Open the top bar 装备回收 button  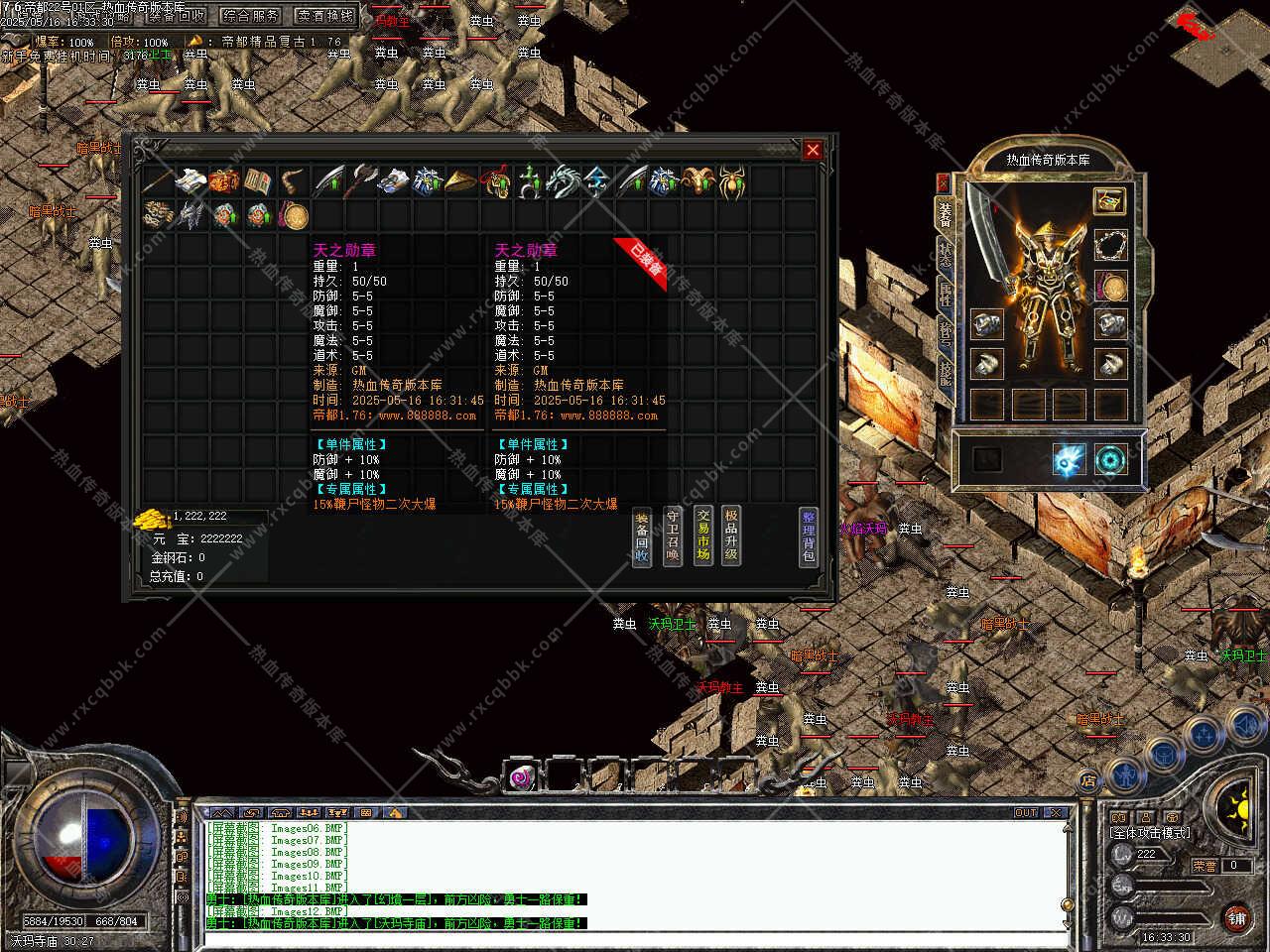point(177,16)
